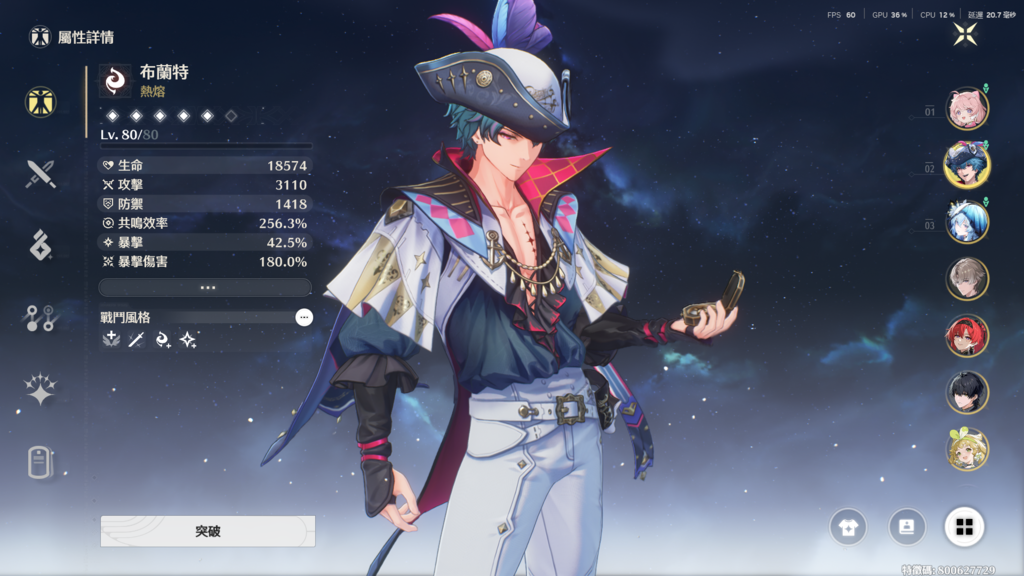Click the white four-square grid button

(964, 526)
